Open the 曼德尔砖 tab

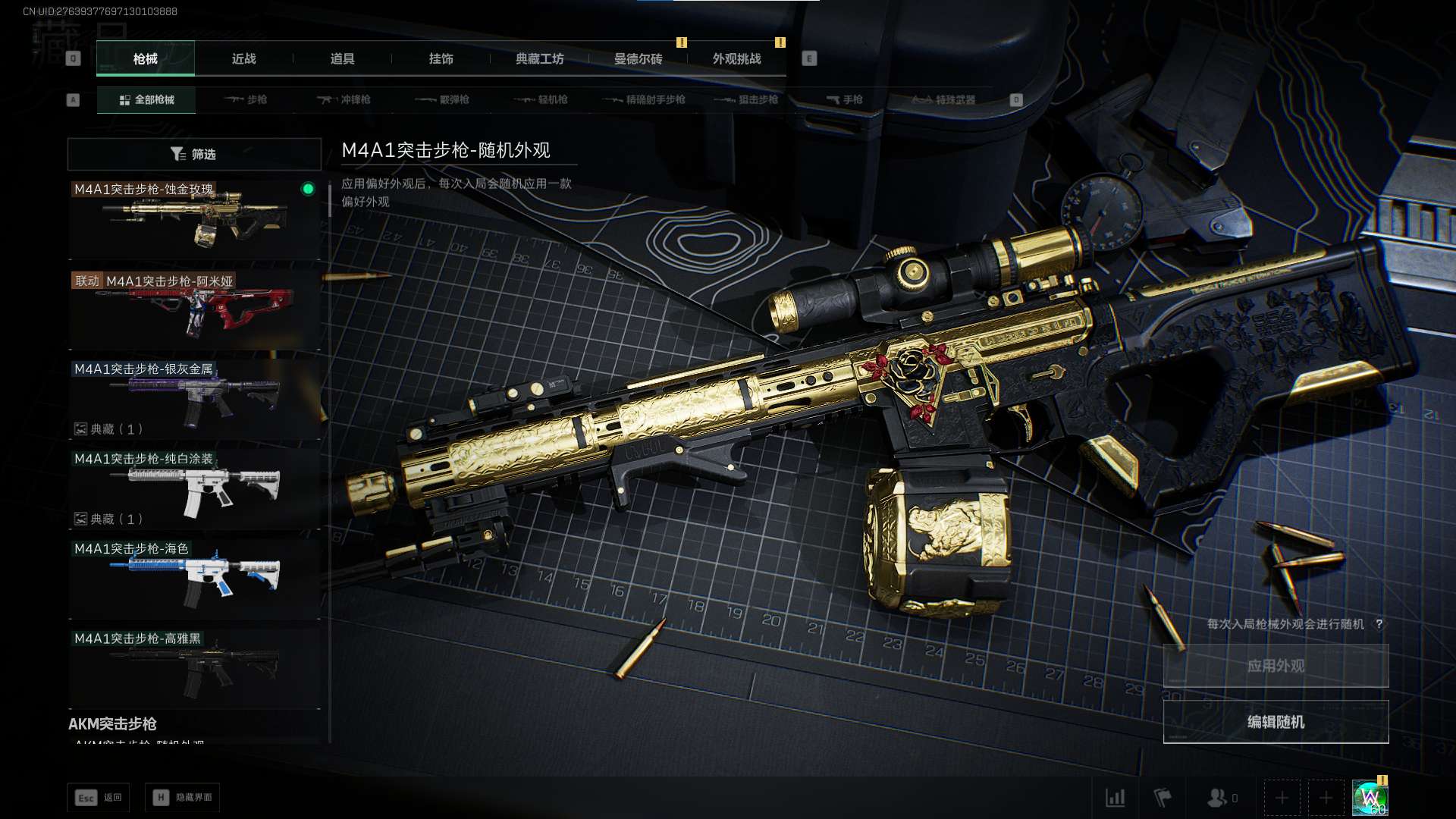638,59
